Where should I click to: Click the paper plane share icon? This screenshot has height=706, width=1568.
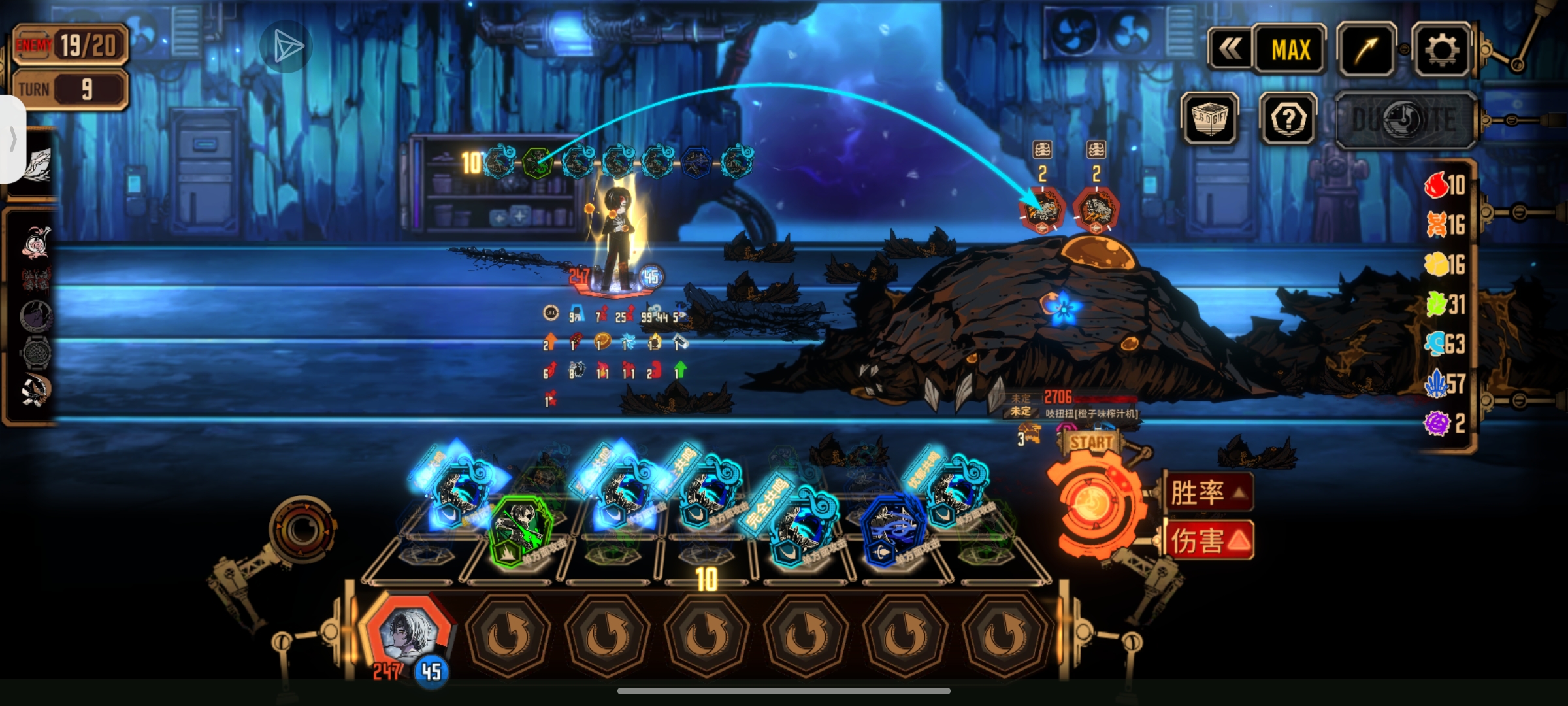tap(286, 46)
